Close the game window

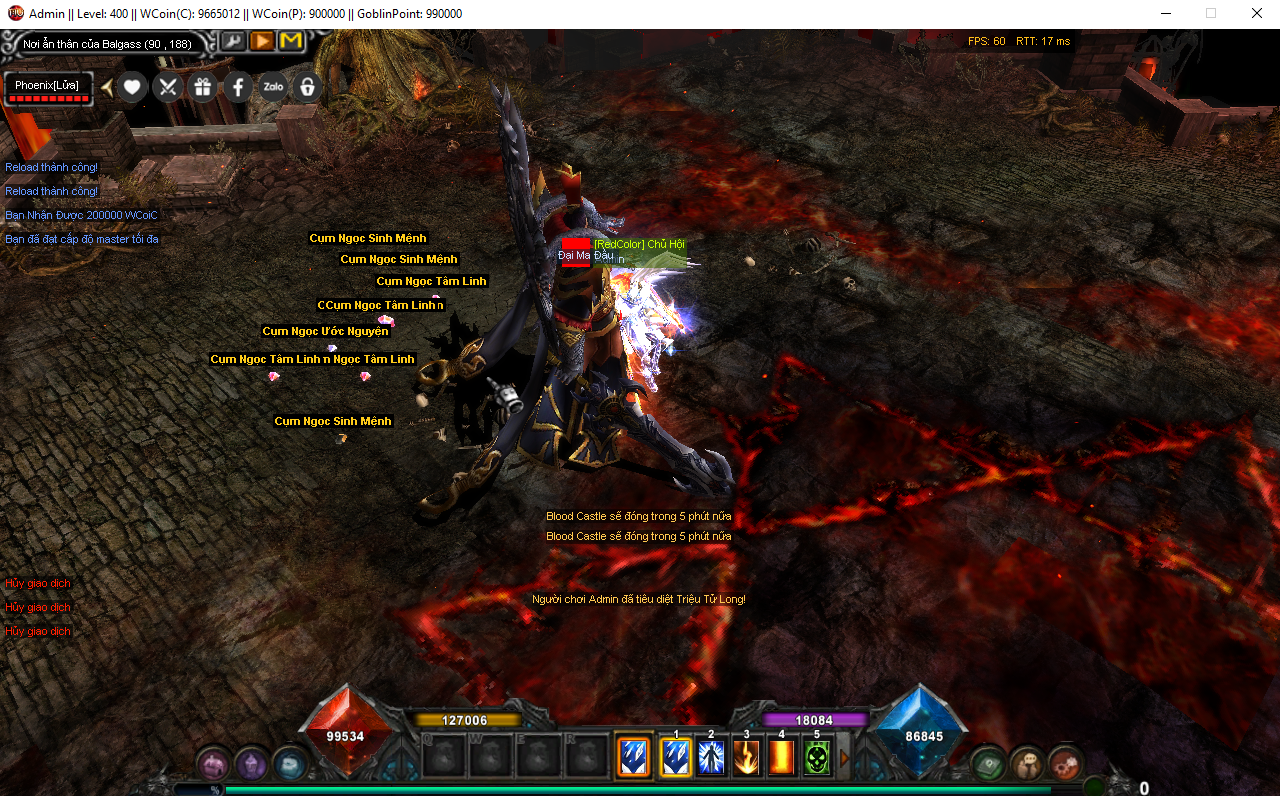coord(1256,14)
